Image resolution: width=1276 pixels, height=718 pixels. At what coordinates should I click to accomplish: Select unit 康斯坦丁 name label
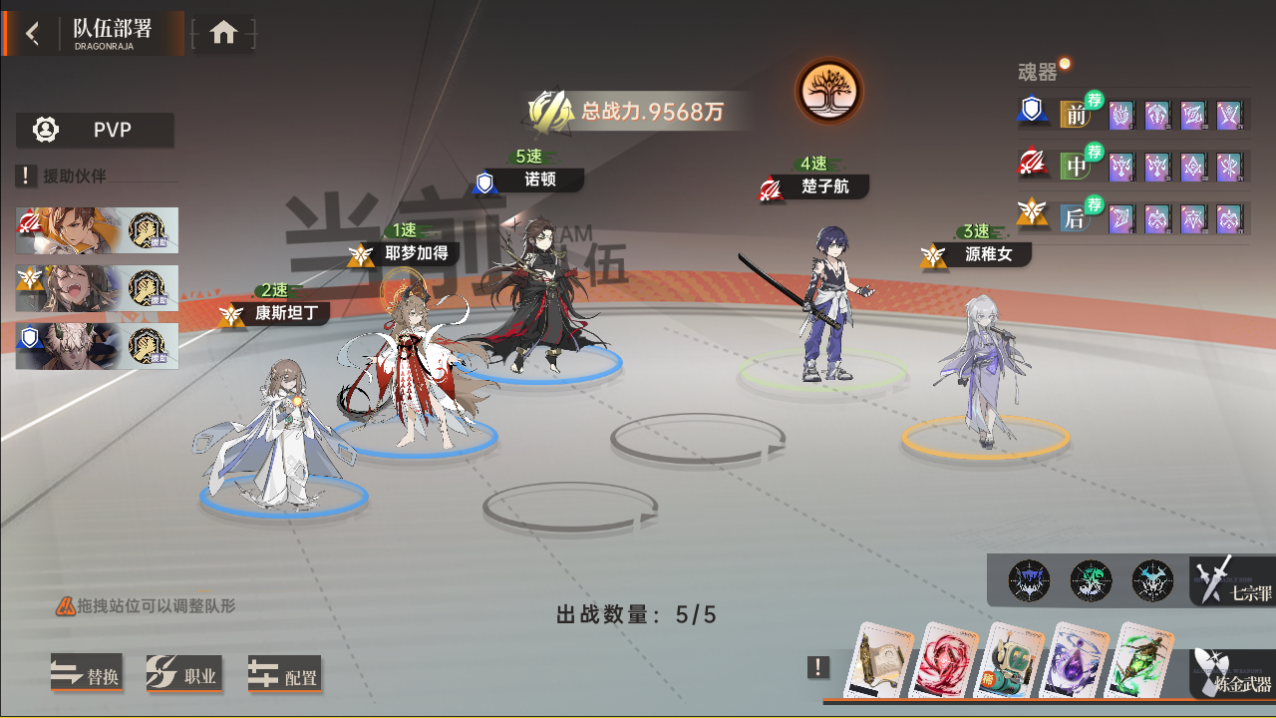click(285, 313)
